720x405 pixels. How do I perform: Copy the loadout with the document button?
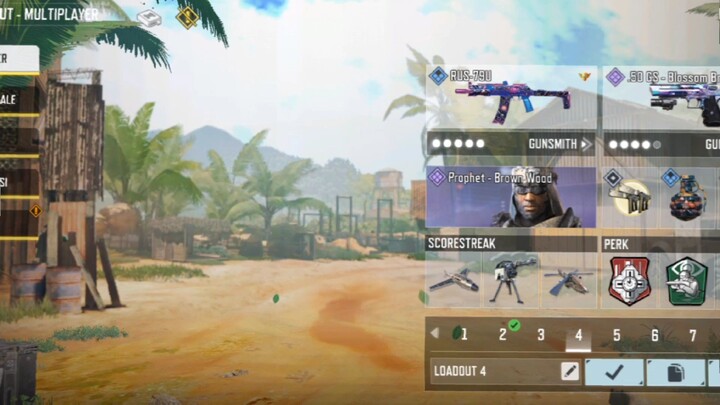click(x=675, y=372)
